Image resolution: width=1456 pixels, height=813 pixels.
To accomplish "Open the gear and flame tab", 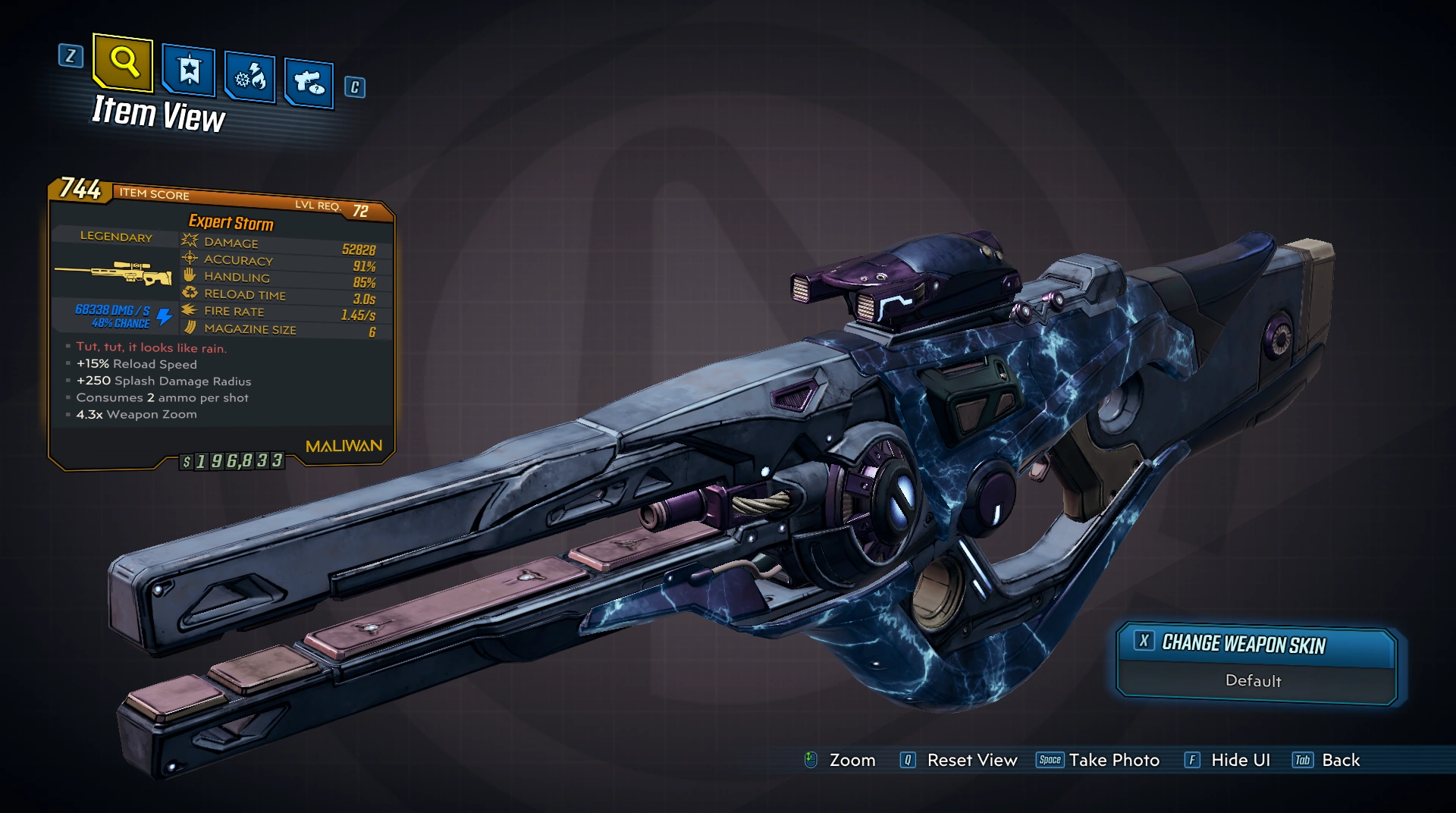I will click(x=250, y=77).
